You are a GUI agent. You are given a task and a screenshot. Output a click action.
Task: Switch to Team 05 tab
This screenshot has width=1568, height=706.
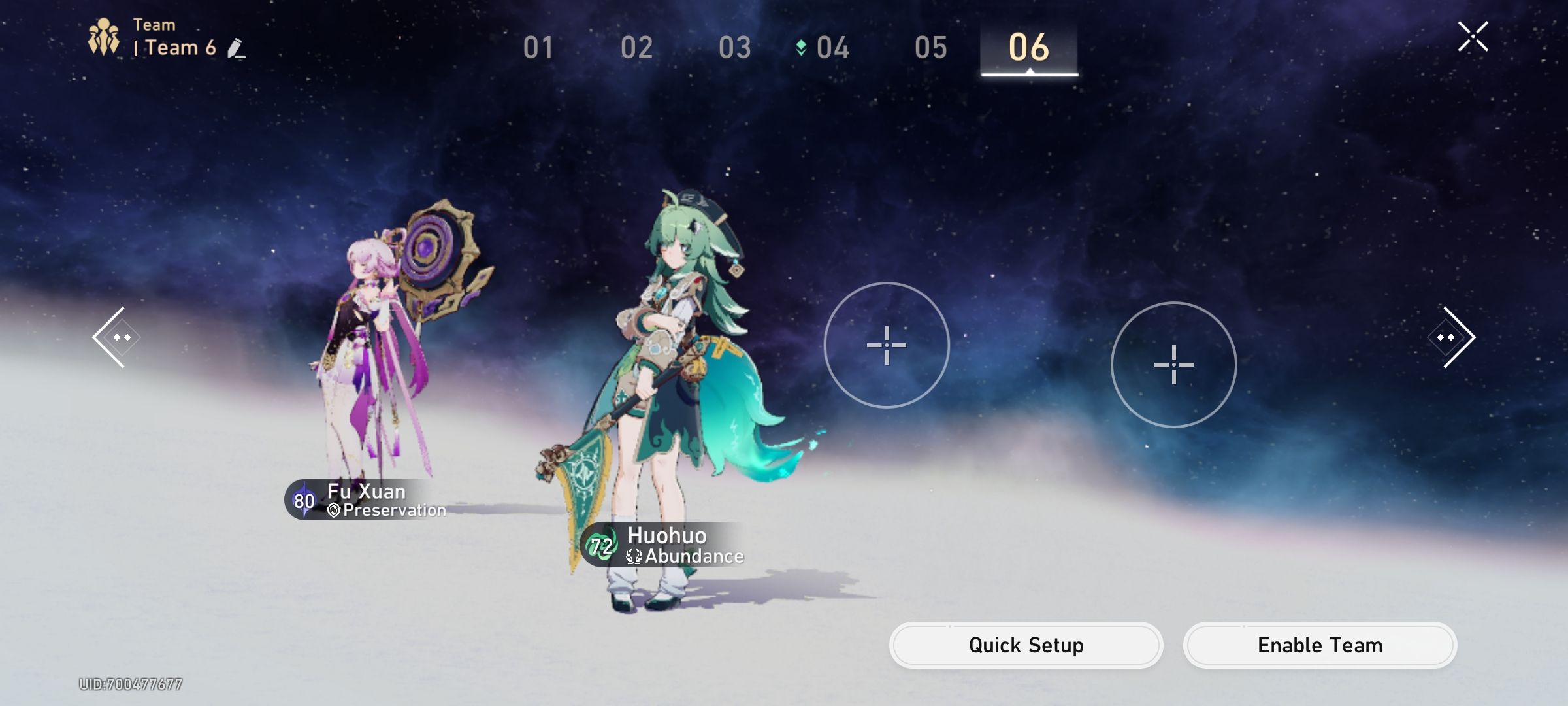pyautogui.click(x=931, y=47)
